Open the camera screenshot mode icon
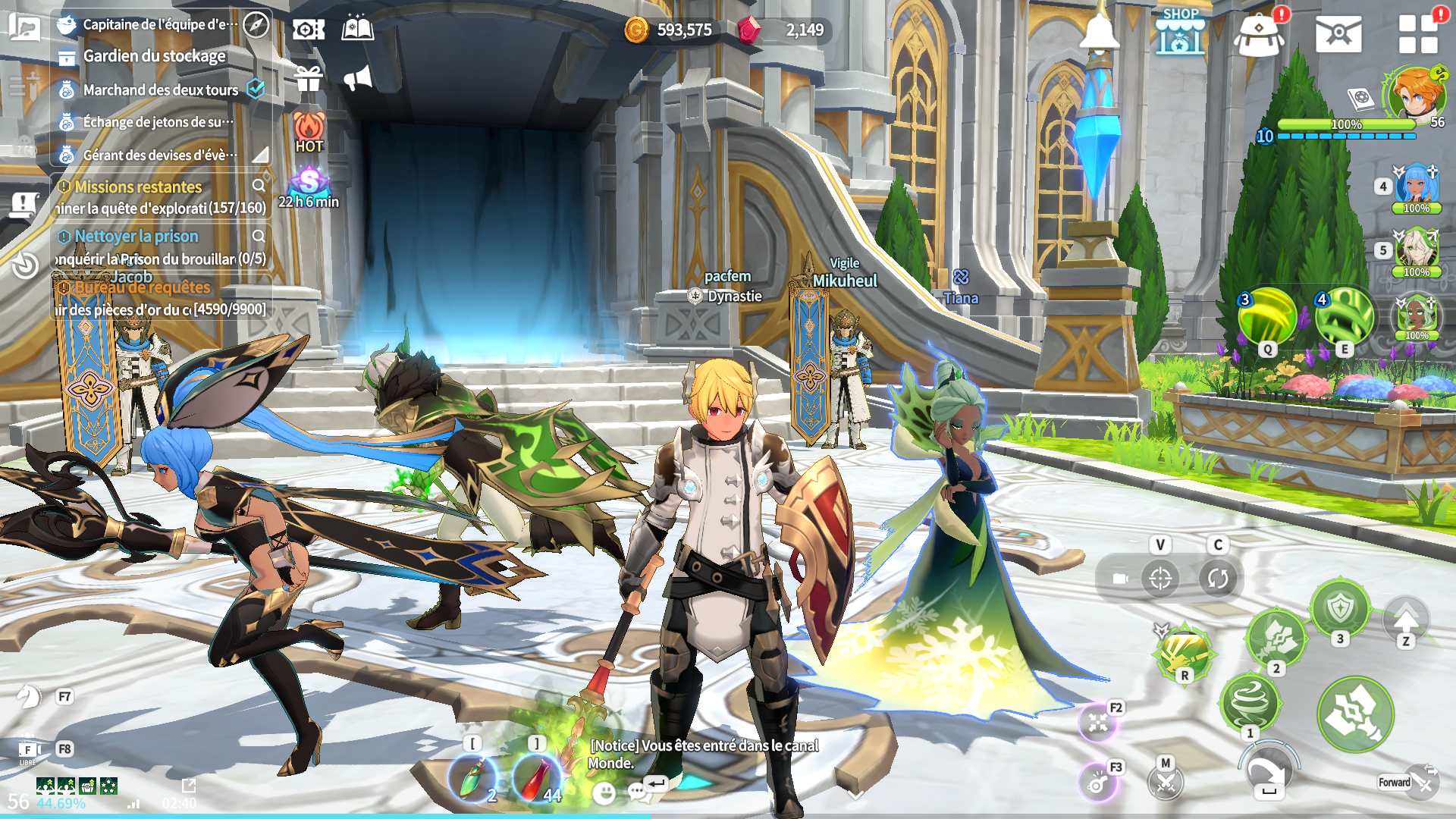This screenshot has height=819, width=1456. click(x=309, y=30)
